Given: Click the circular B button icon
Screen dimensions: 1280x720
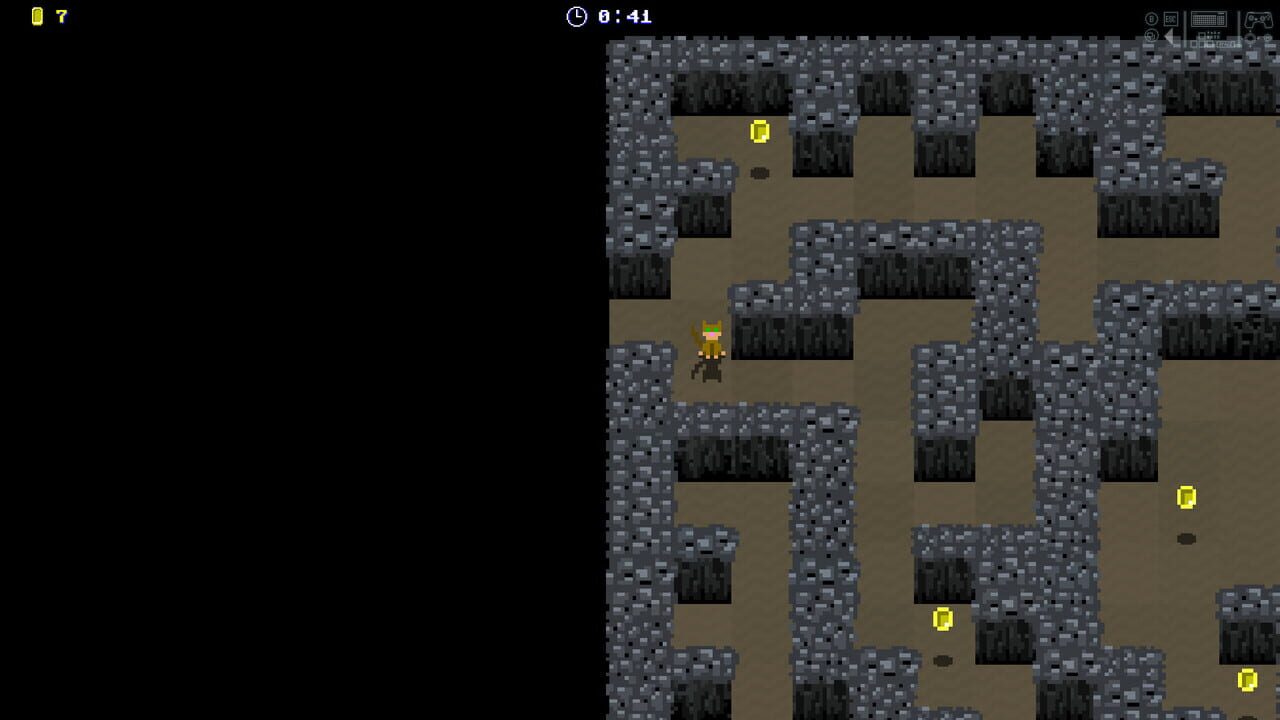Looking at the screenshot, I should 1152,19.
